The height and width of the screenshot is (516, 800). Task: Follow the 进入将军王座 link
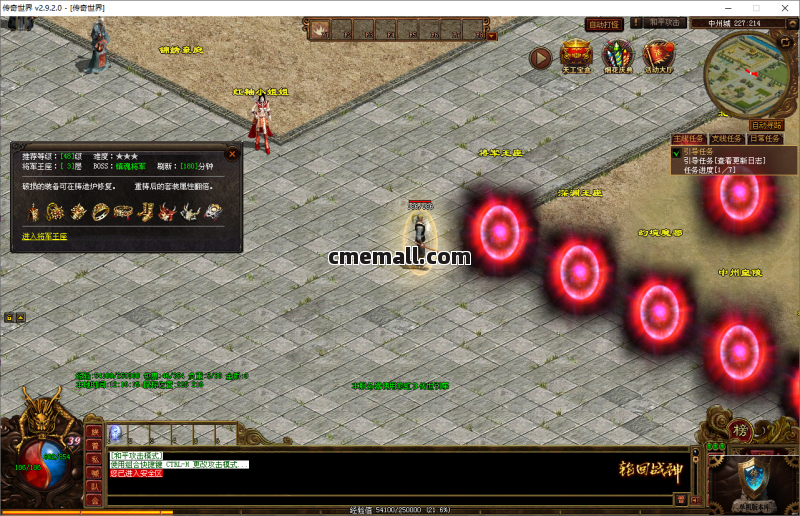coord(45,237)
